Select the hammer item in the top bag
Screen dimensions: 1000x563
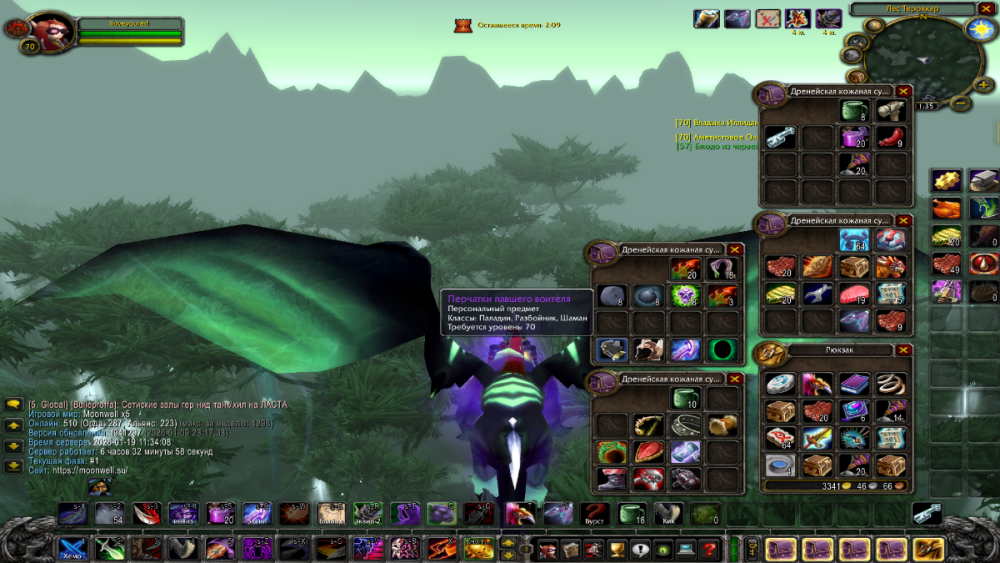click(890, 111)
